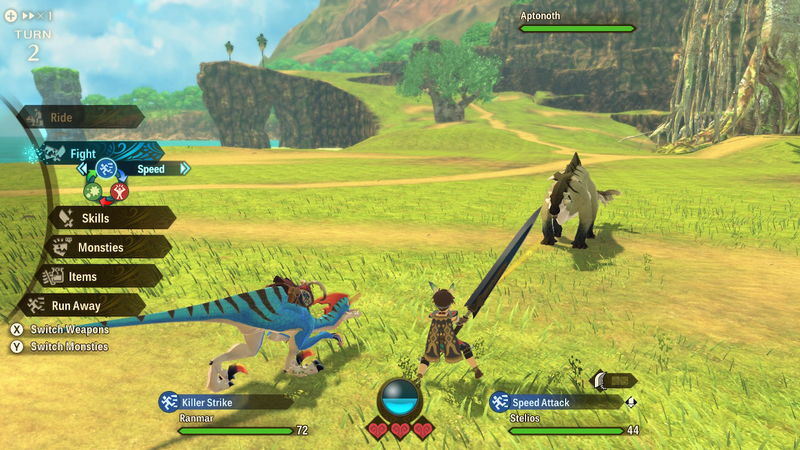Click the right arrow beside Speed attack type
Screen dimensions: 800x450
point(184,169)
